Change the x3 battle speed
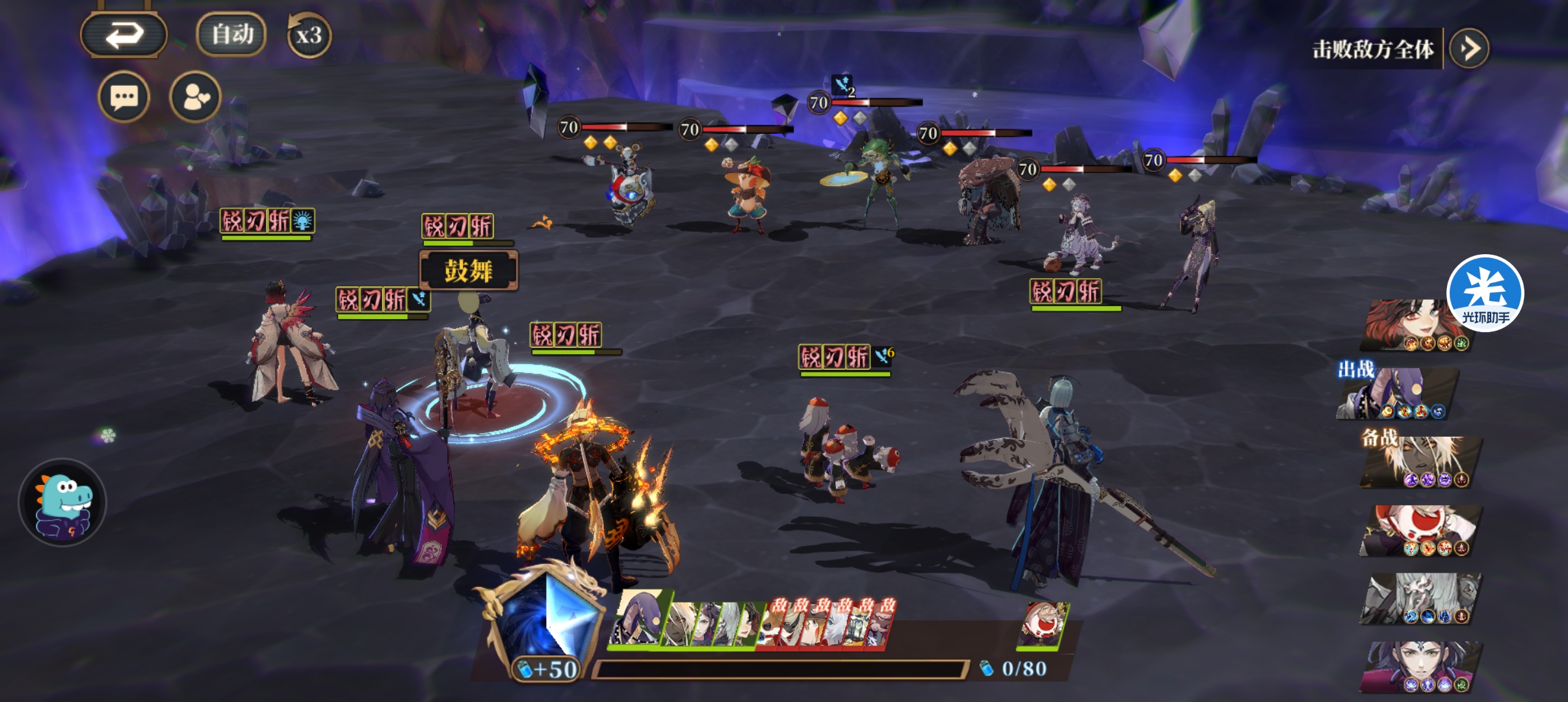The image size is (1568, 702). coord(309,35)
